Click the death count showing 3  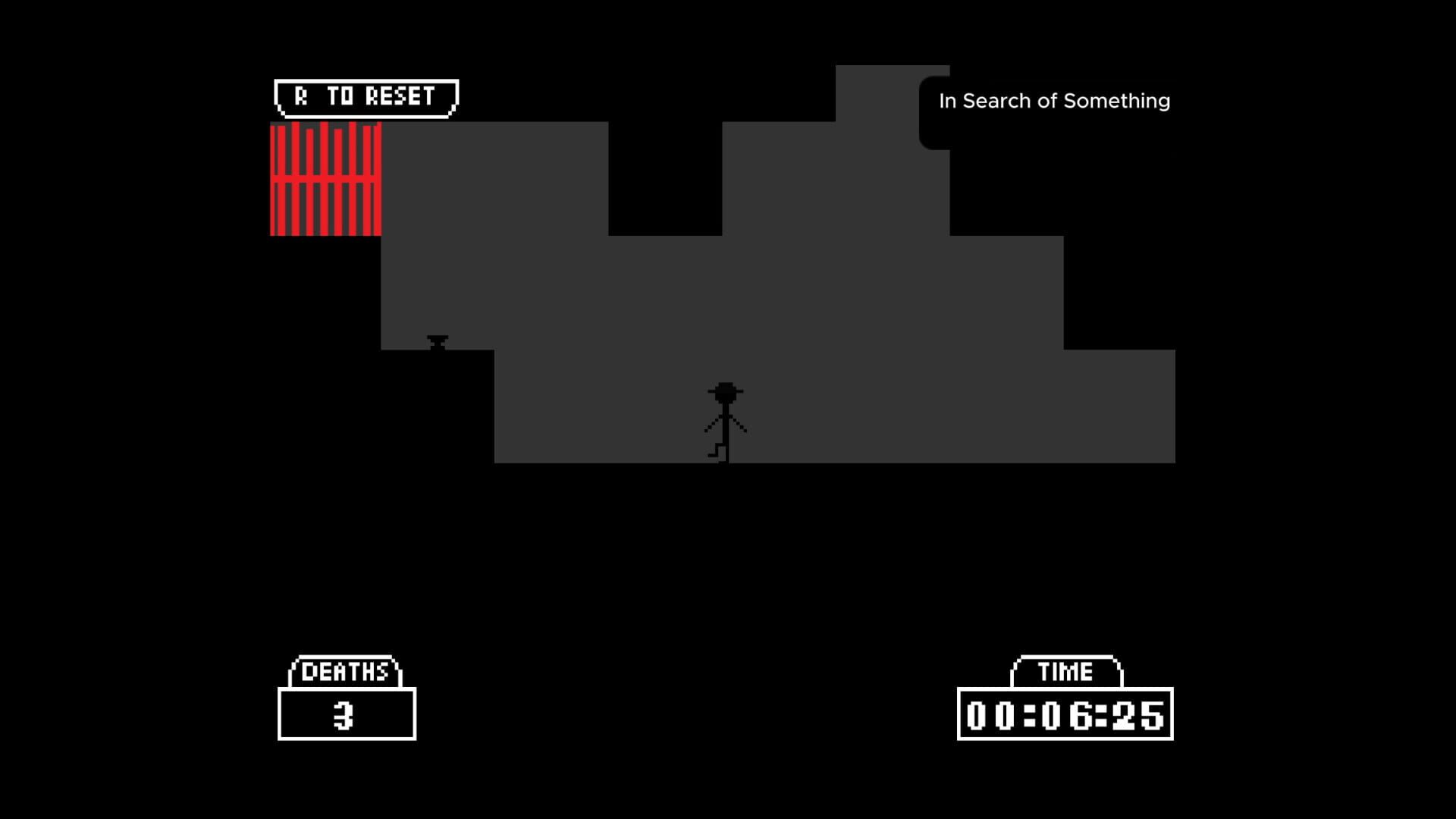(347, 713)
